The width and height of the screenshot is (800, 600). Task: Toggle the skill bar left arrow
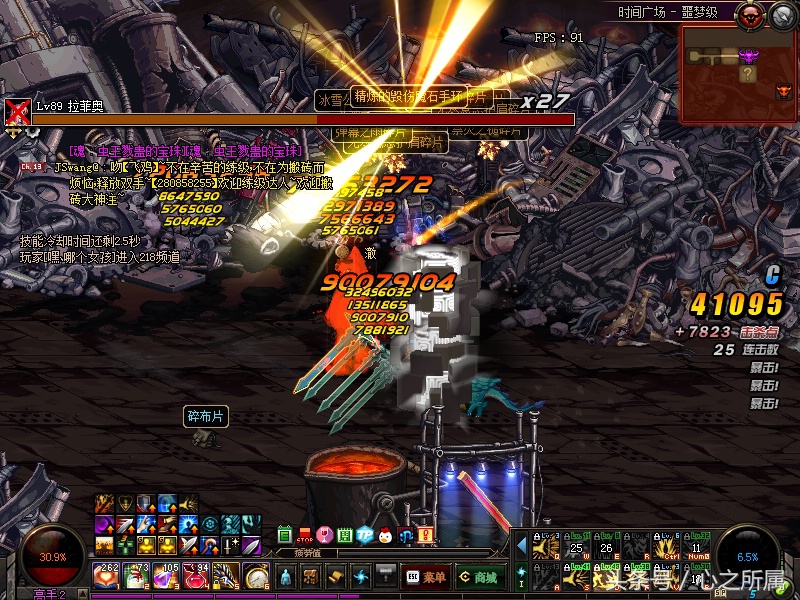521,545
